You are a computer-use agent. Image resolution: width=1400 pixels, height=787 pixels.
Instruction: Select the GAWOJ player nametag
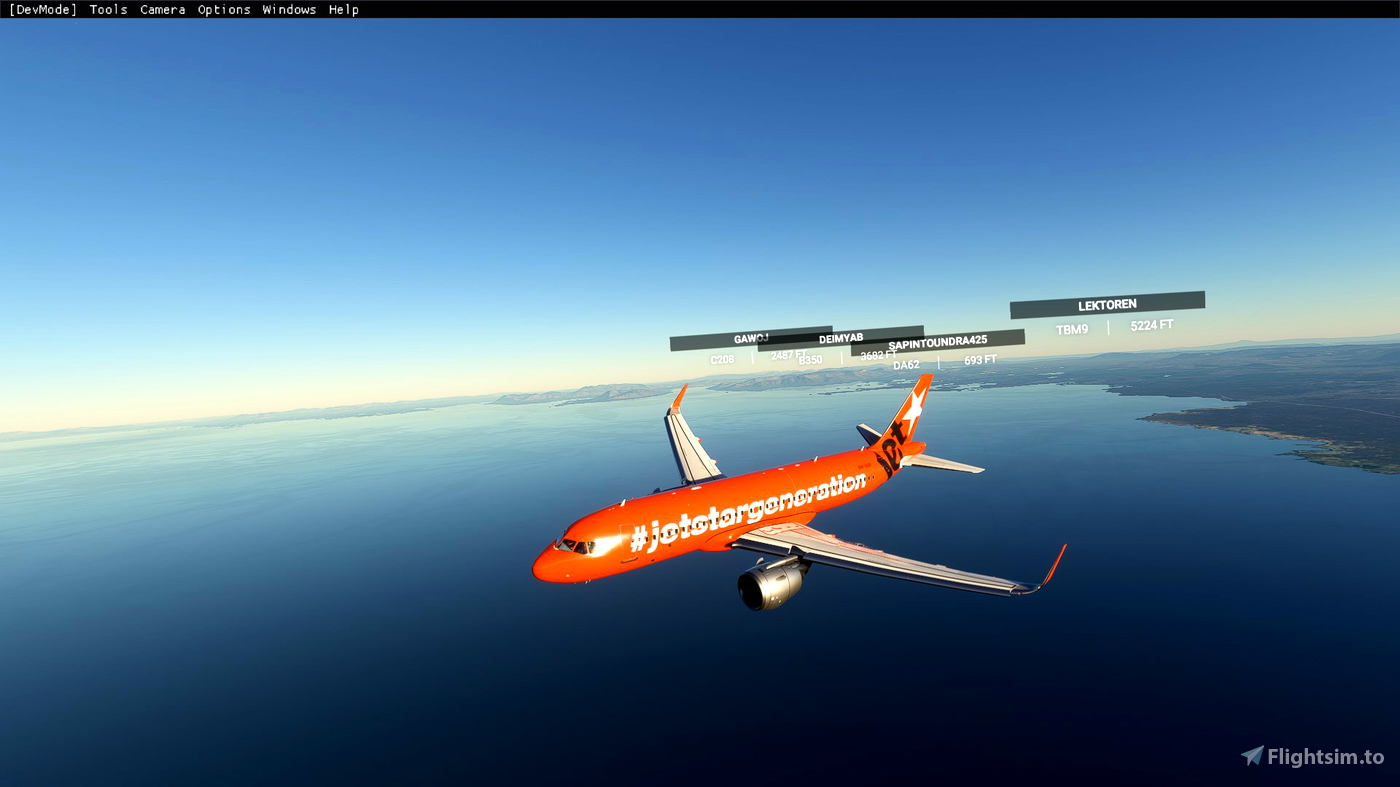pos(751,339)
